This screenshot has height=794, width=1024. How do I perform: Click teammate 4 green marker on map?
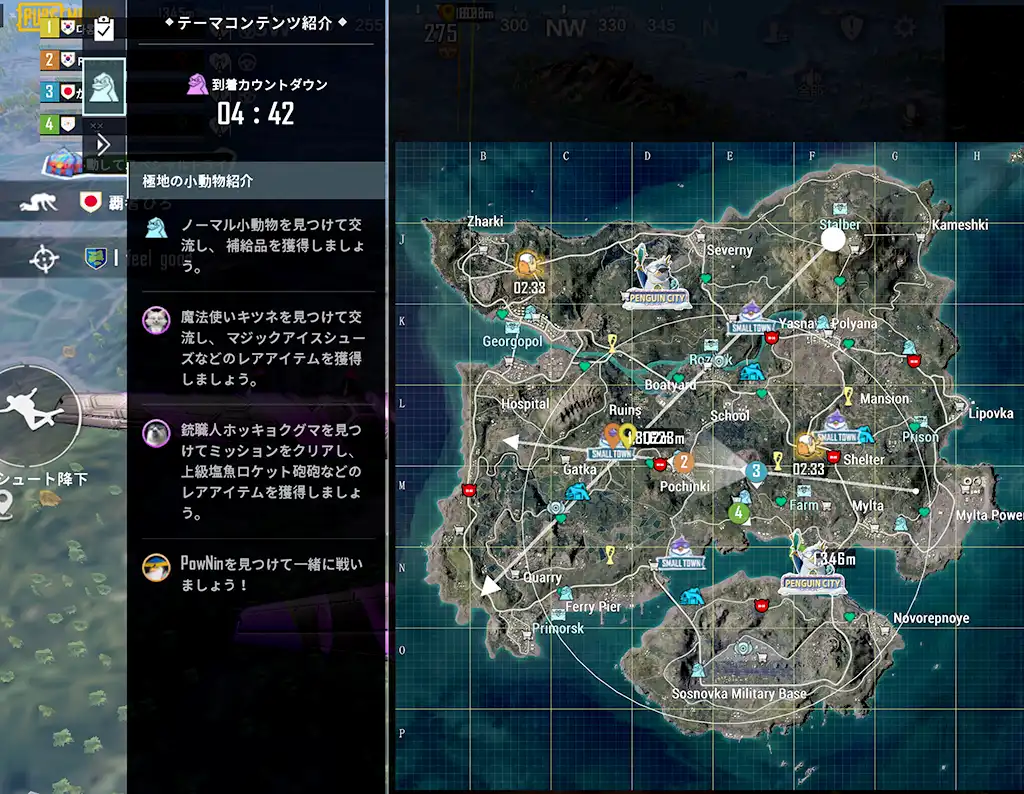(x=738, y=513)
